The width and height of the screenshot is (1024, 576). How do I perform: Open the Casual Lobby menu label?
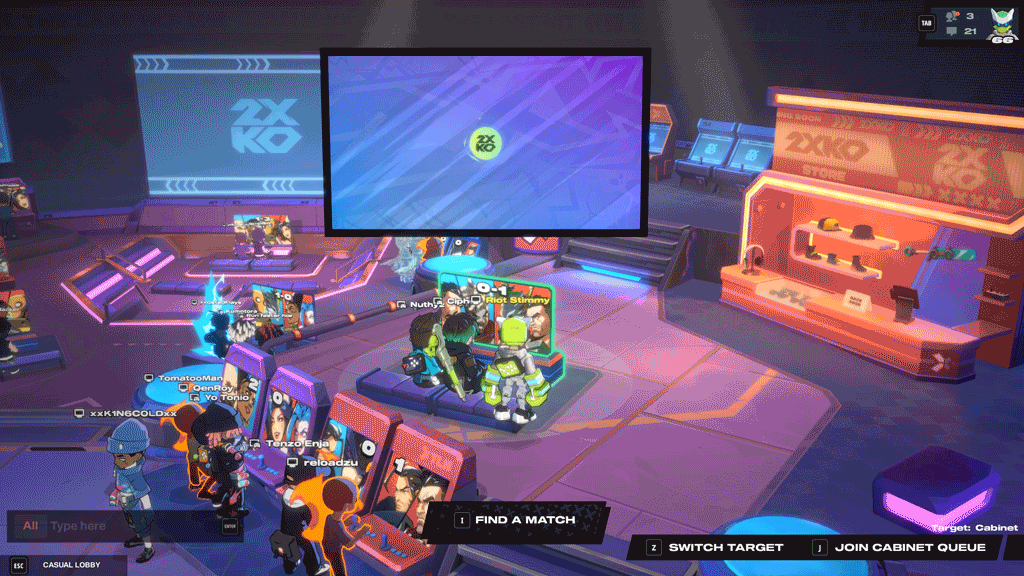click(x=74, y=565)
